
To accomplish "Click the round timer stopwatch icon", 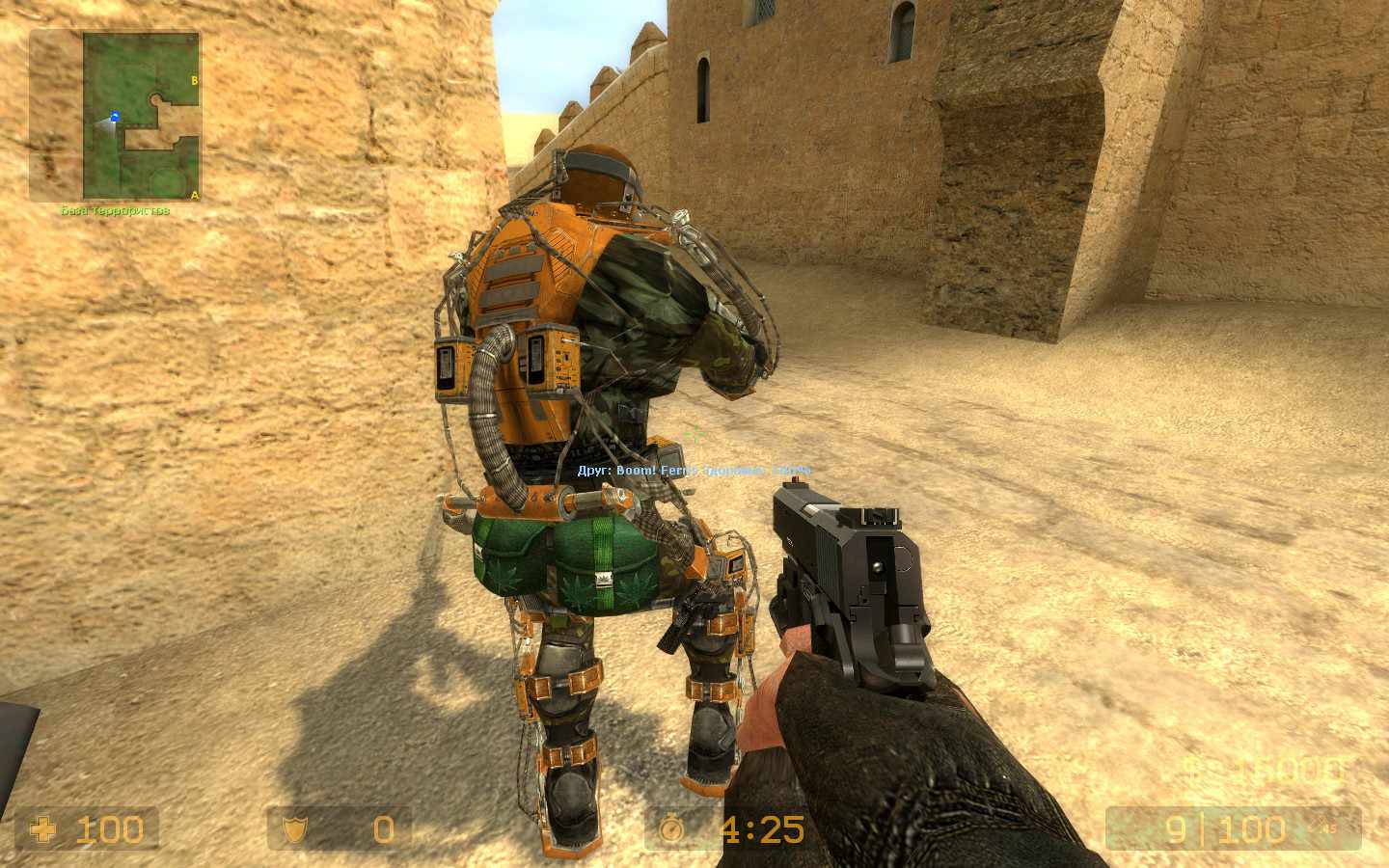I will point(669,828).
